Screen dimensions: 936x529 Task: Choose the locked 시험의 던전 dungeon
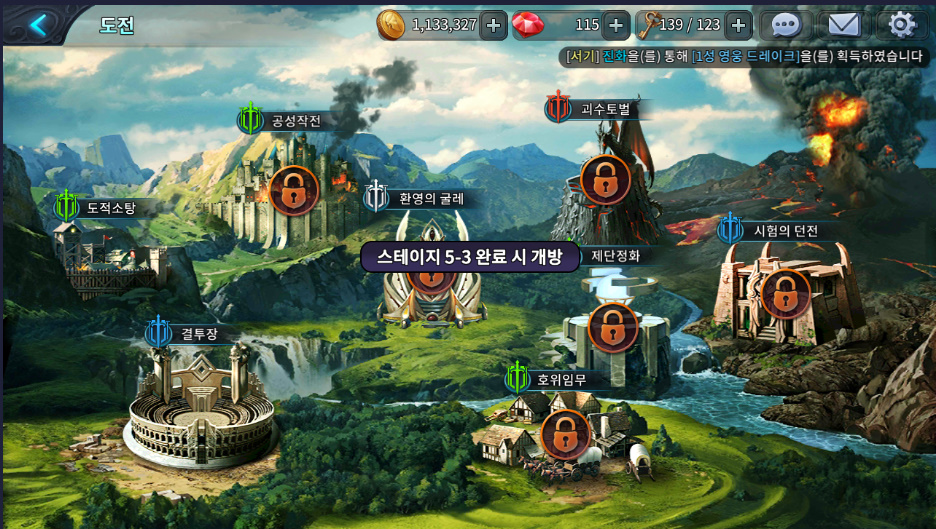785,294
